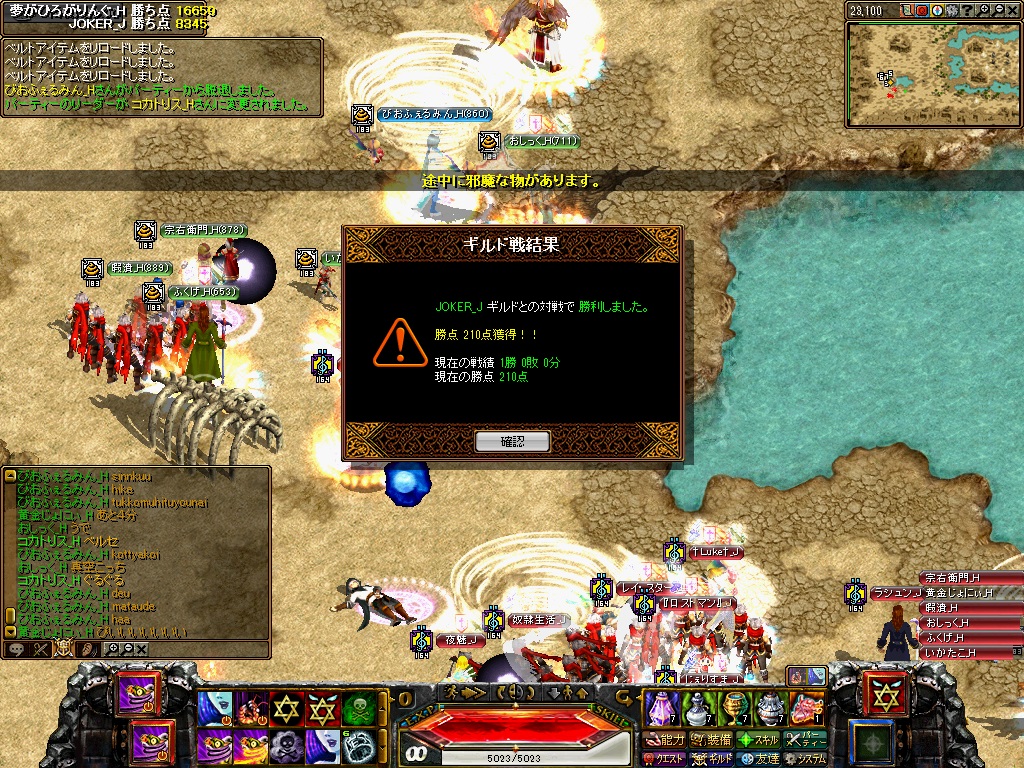
Task: Zoom out the minimap with the minus magnifier
Action: (x=996, y=10)
